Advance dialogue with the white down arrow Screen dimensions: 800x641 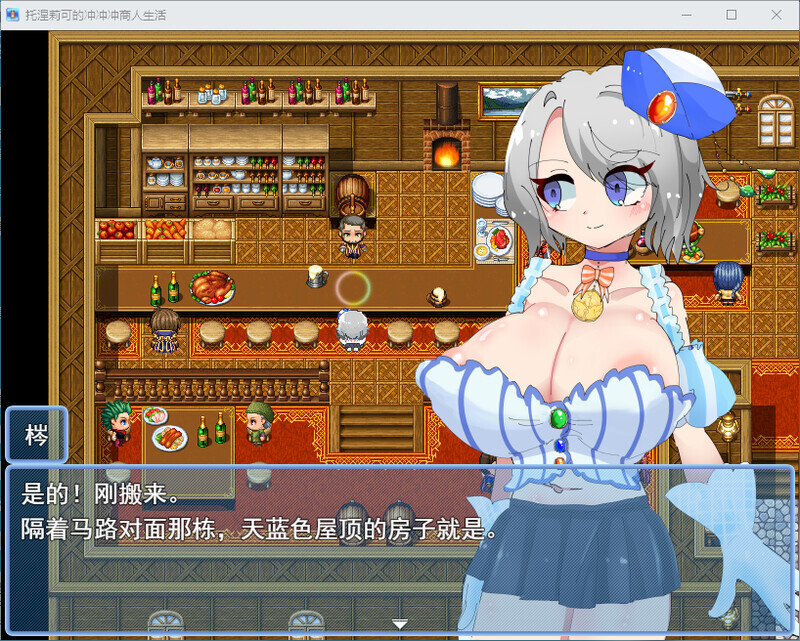click(x=400, y=624)
